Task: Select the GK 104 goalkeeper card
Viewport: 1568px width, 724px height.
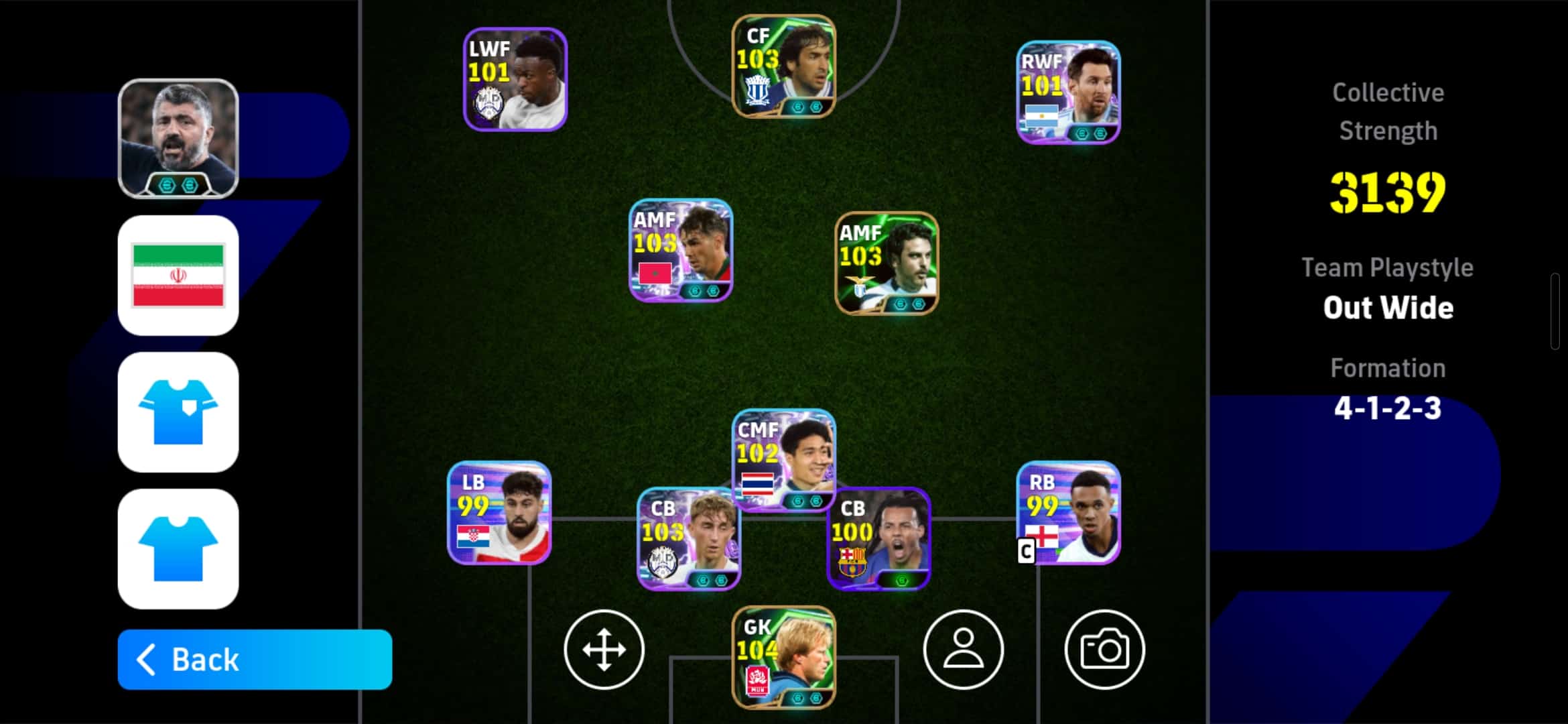Action: (x=783, y=657)
